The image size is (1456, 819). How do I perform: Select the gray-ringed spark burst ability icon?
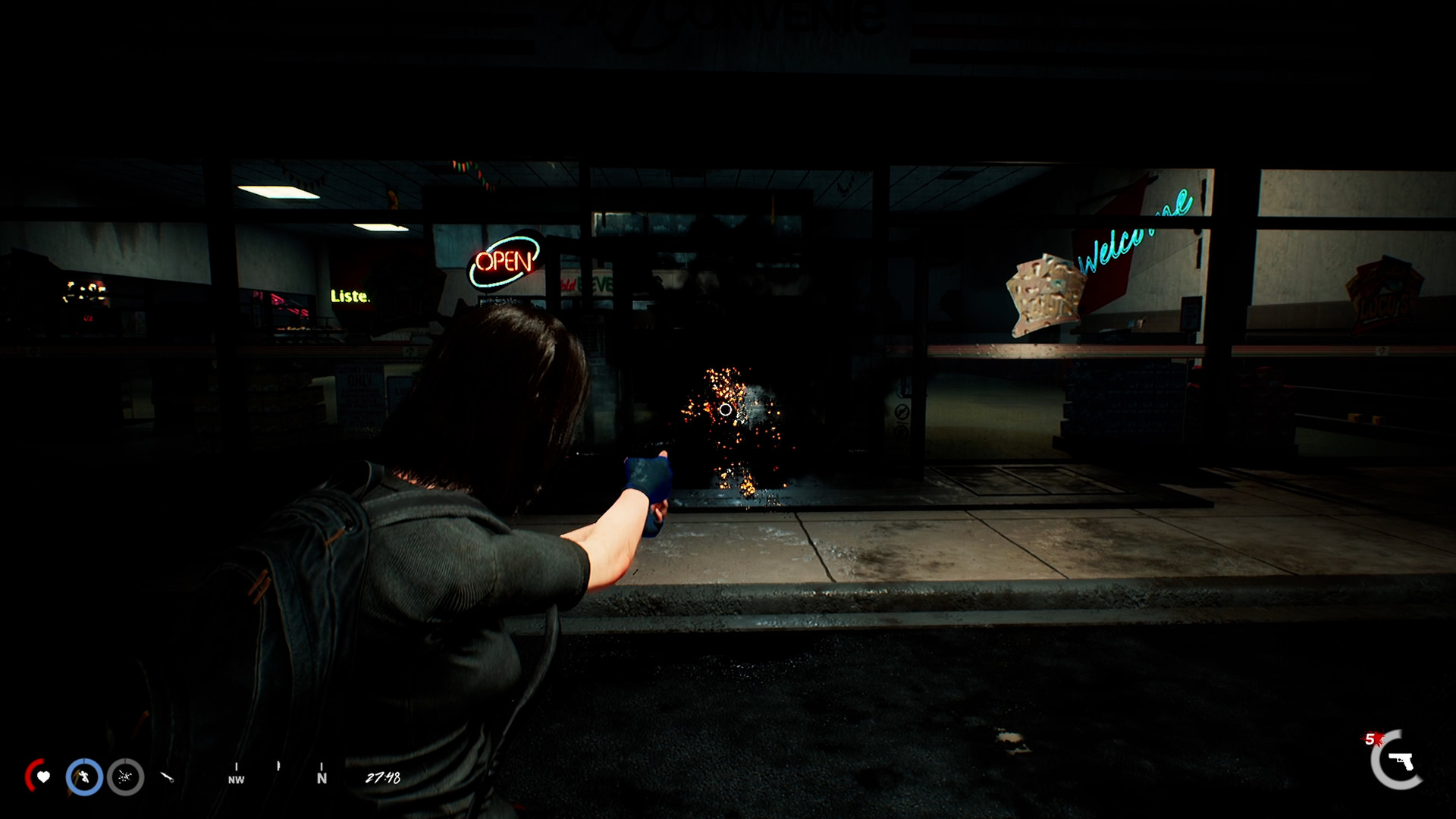point(125,777)
